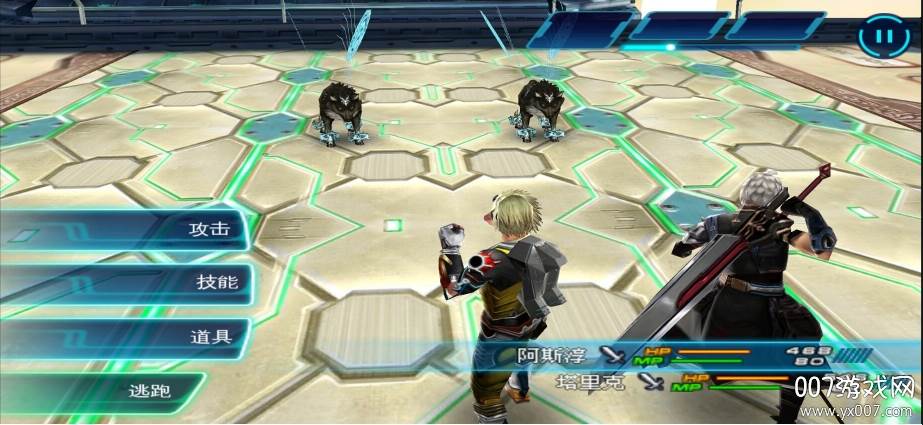This screenshot has height=425, width=923.
Task: Select party member 塔里克's status row
Action: (680, 381)
